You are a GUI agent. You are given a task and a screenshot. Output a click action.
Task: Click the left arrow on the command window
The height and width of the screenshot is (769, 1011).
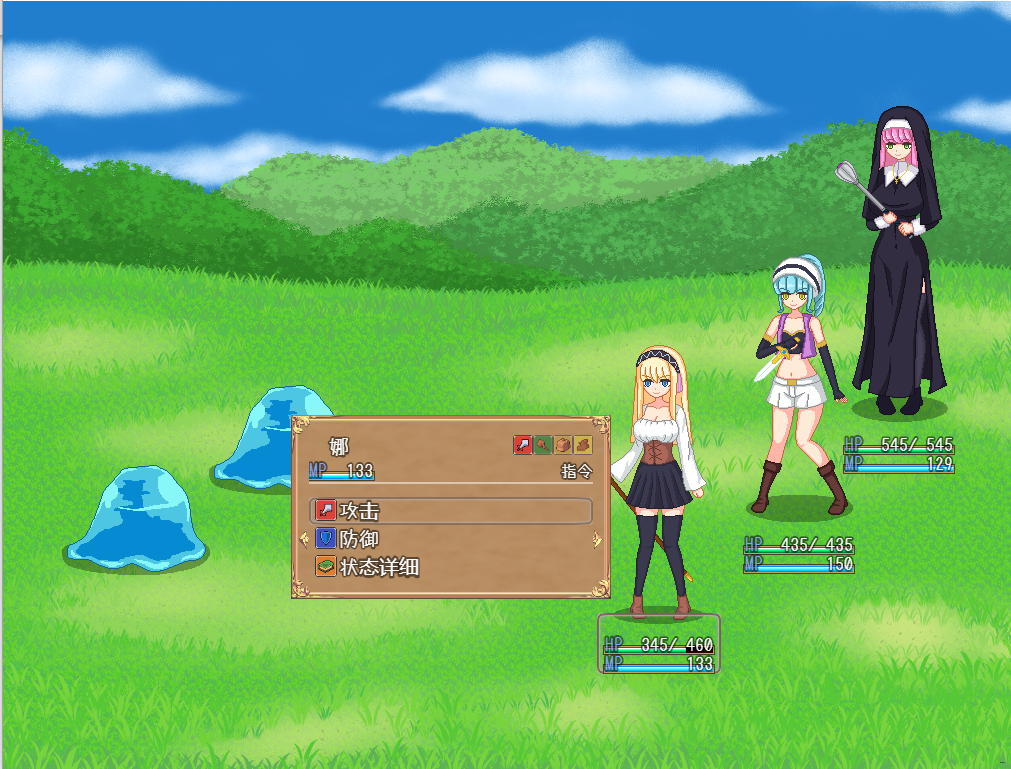pyautogui.click(x=304, y=540)
